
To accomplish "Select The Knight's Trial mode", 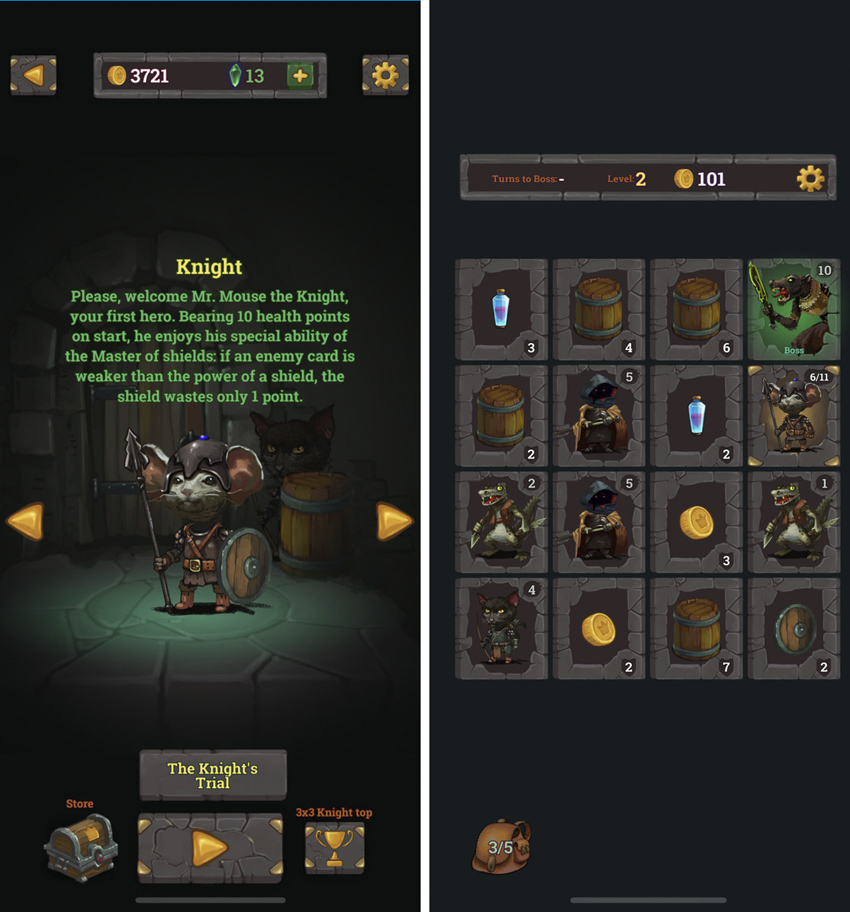I will (213, 775).
